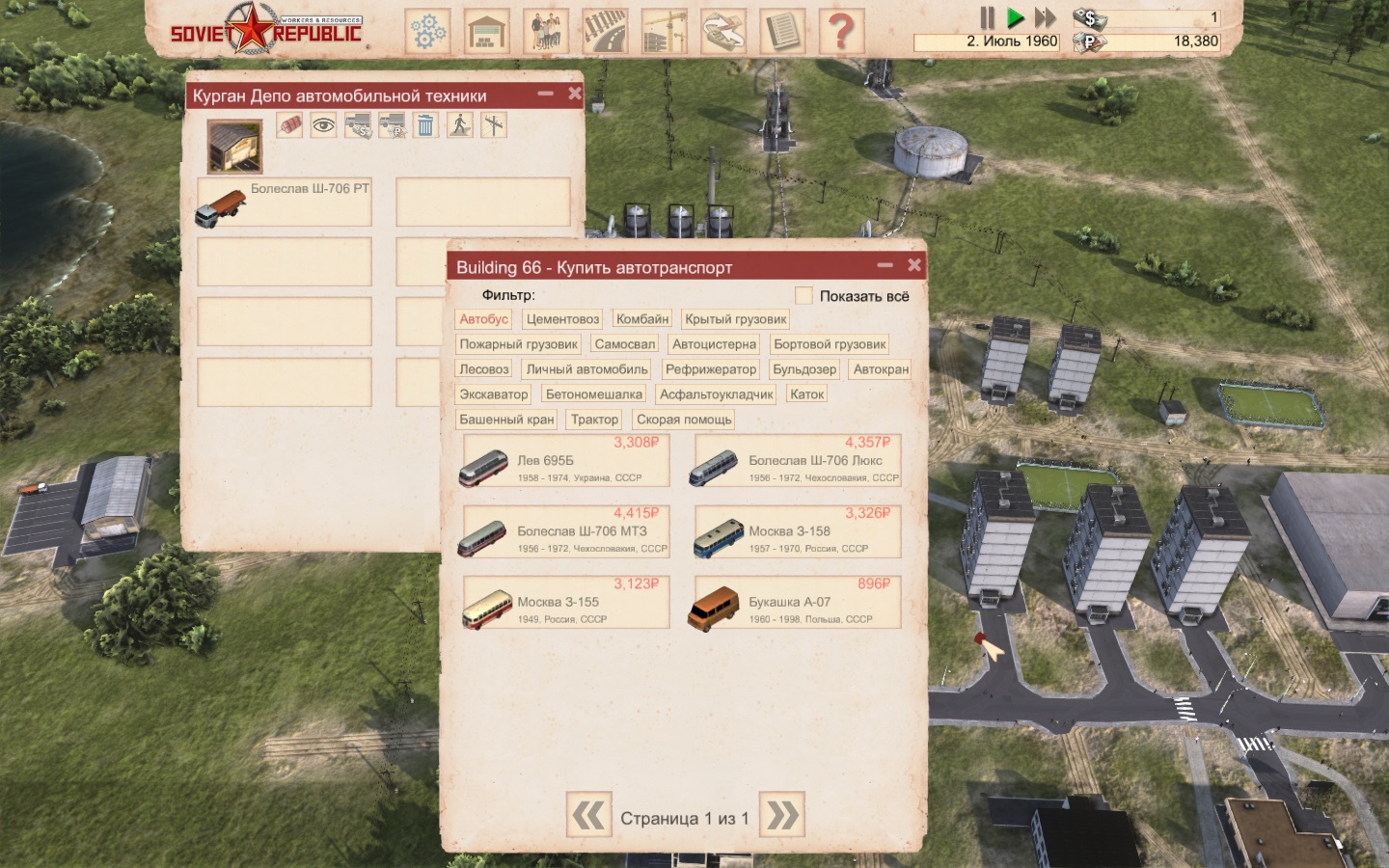Purchase the Букашка А-07 van

[798, 604]
